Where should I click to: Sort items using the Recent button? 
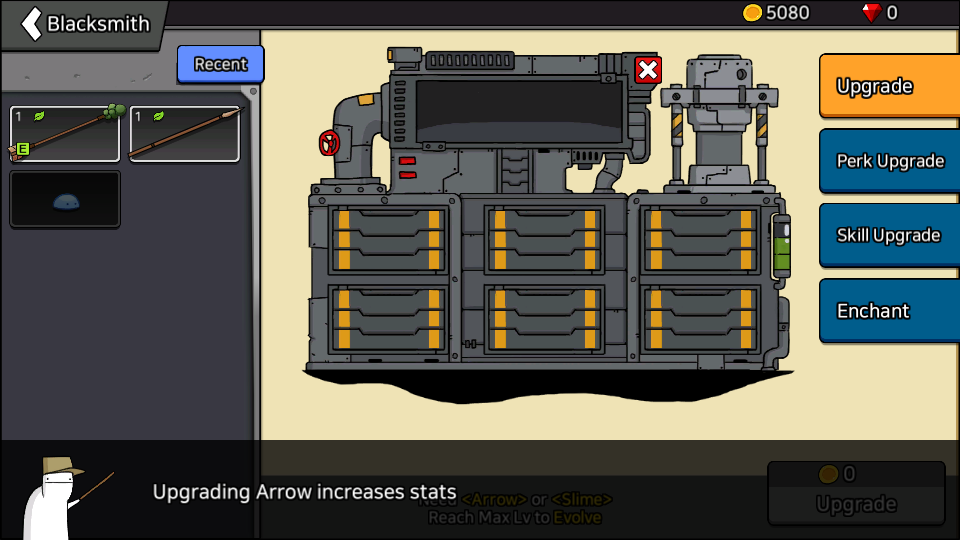220,64
